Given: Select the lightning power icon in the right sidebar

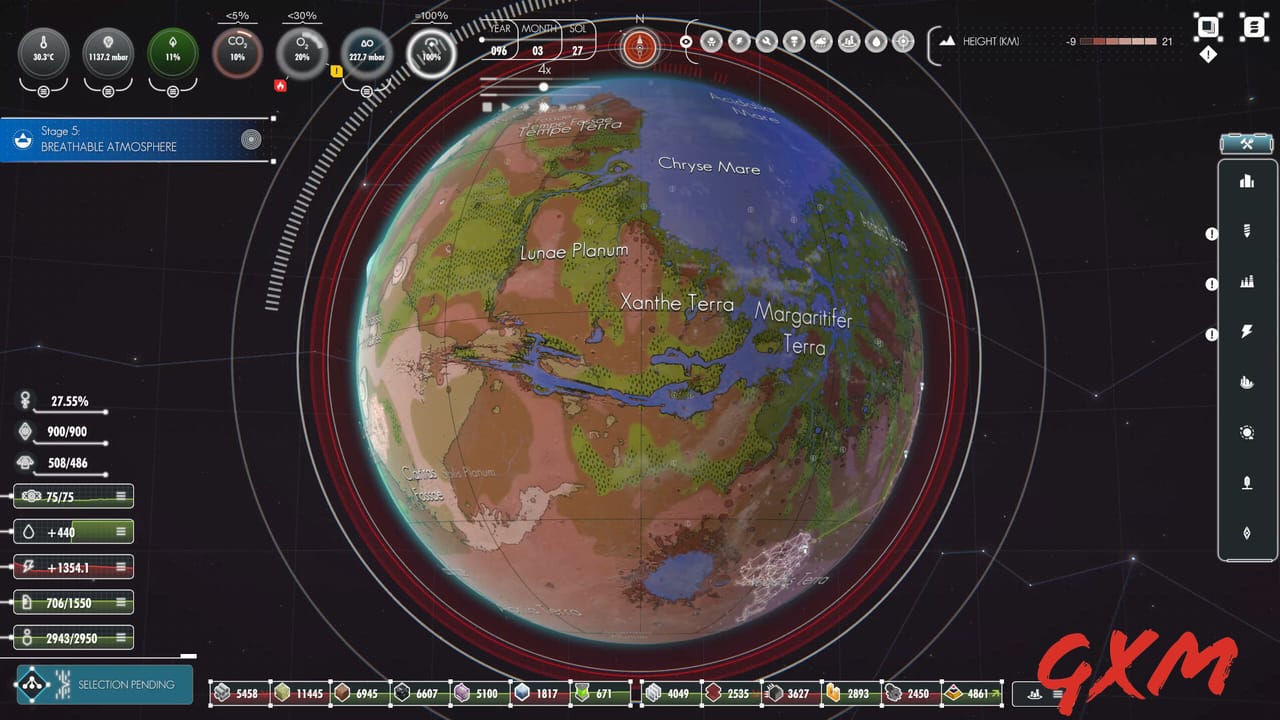Looking at the screenshot, I should pos(1246,332).
